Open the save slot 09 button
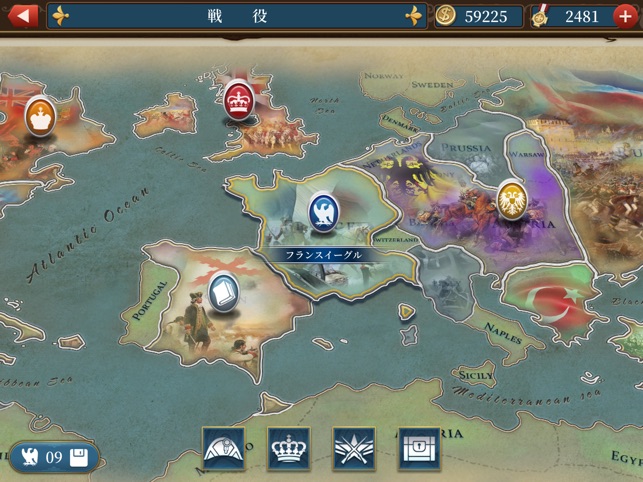 [x=55, y=457]
